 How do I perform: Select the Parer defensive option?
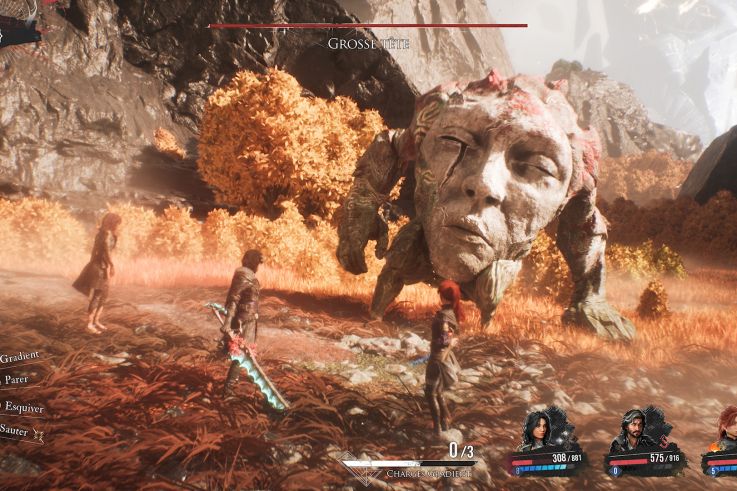[x=16, y=379]
